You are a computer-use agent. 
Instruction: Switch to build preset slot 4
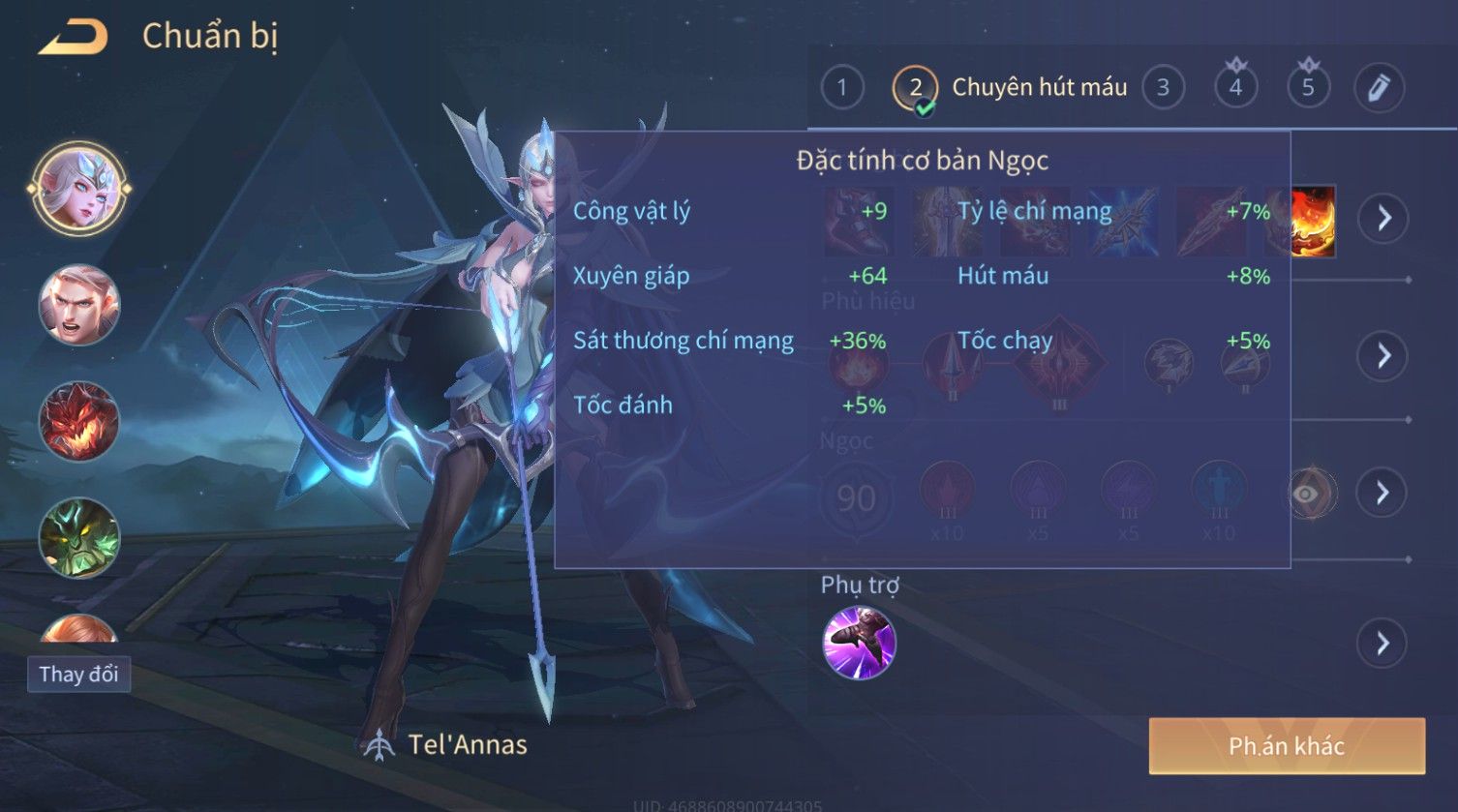[1235, 88]
